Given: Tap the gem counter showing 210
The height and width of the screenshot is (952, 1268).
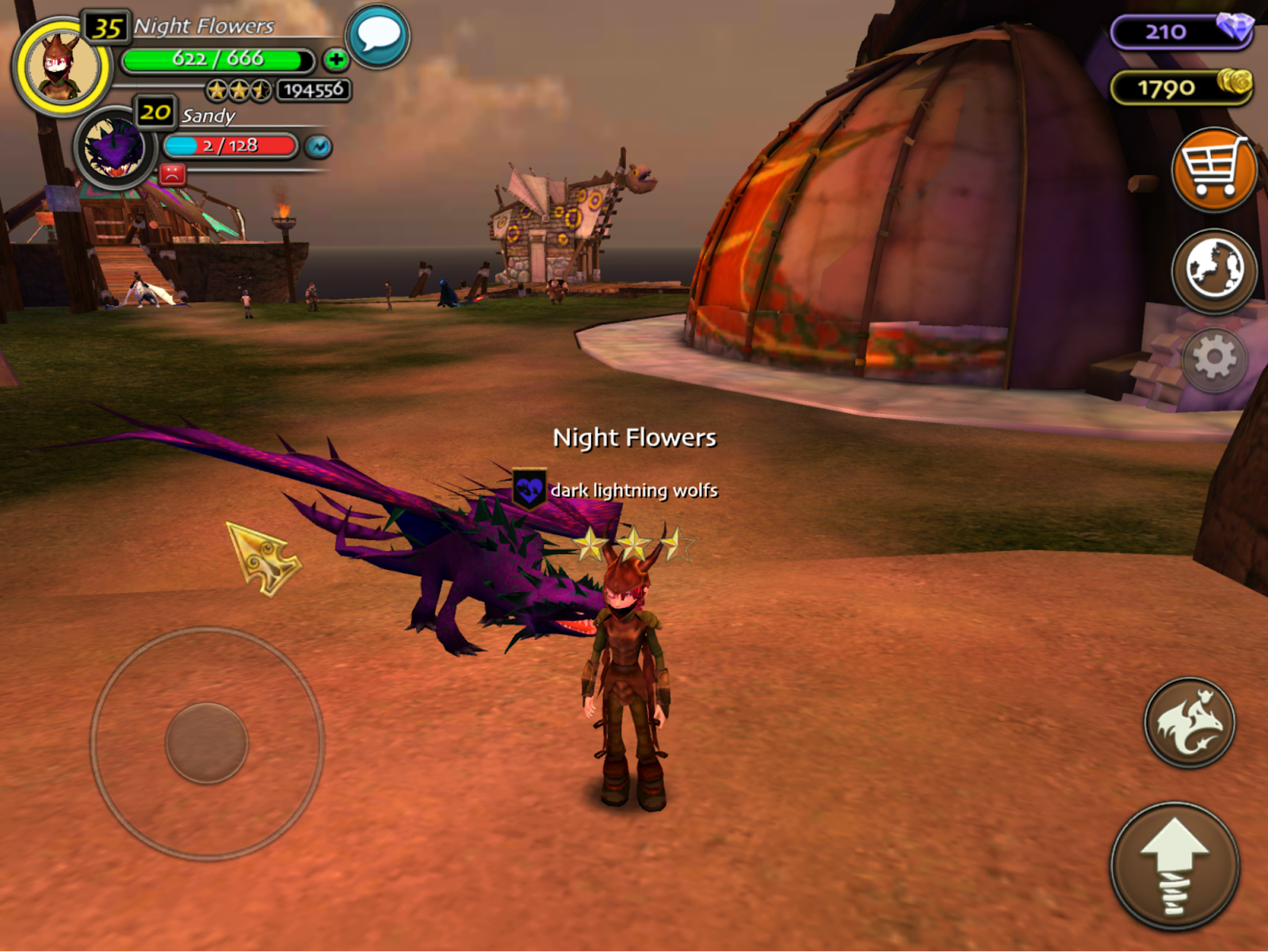Looking at the screenshot, I should (x=1181, y=32).
